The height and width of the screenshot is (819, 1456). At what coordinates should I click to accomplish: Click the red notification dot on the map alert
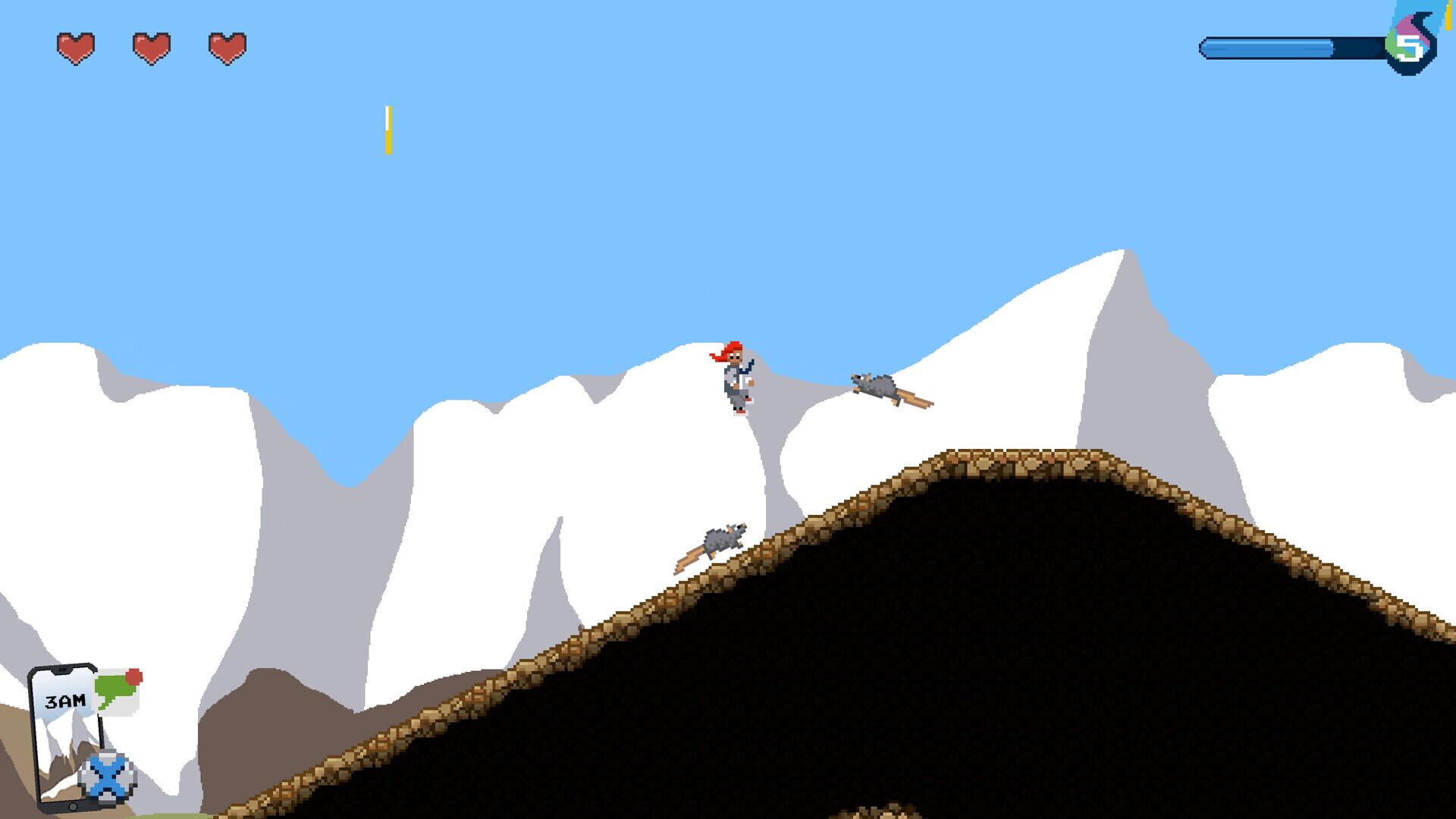click(x=134, y=677)
